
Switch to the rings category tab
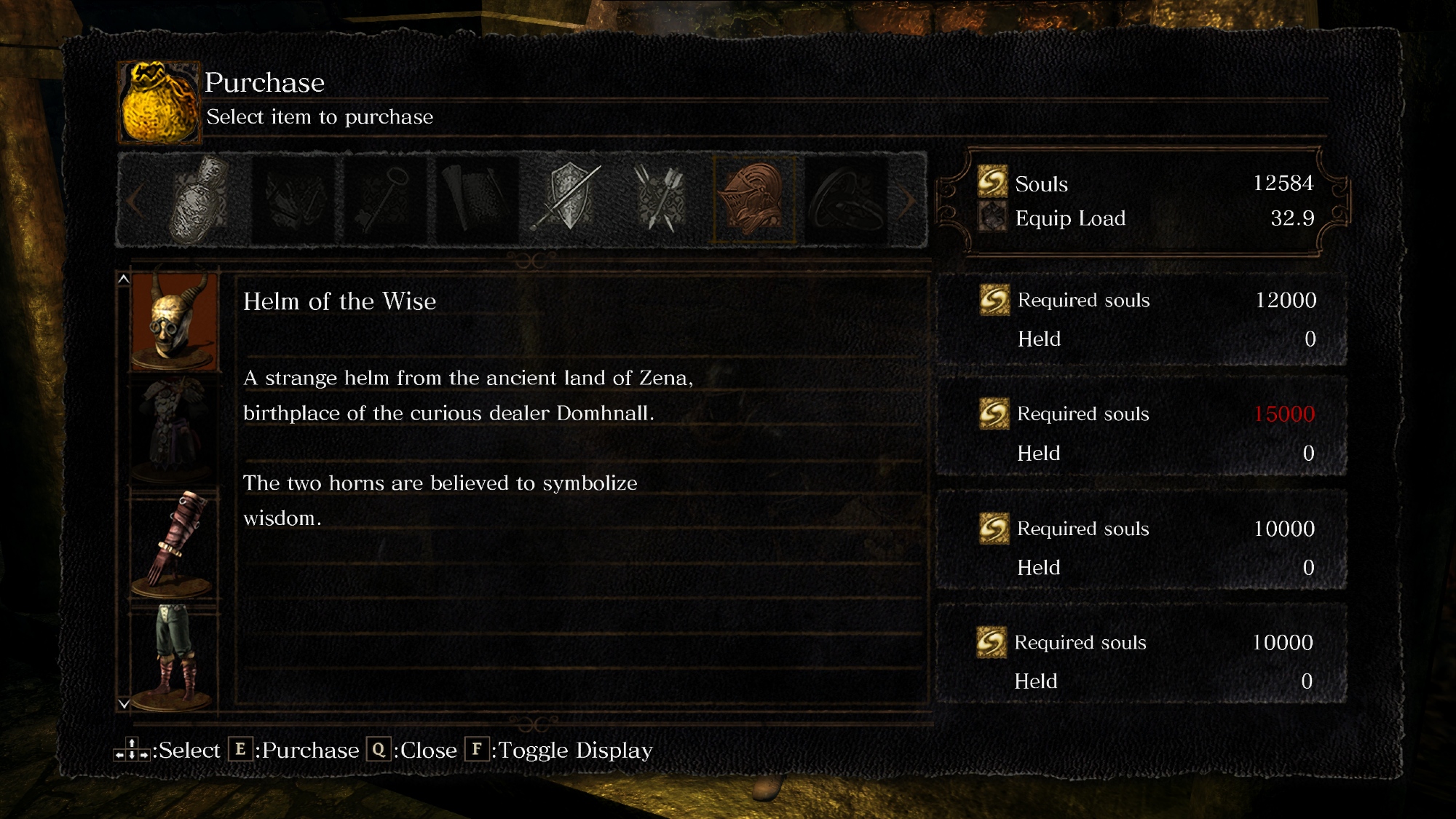[846, 198]
